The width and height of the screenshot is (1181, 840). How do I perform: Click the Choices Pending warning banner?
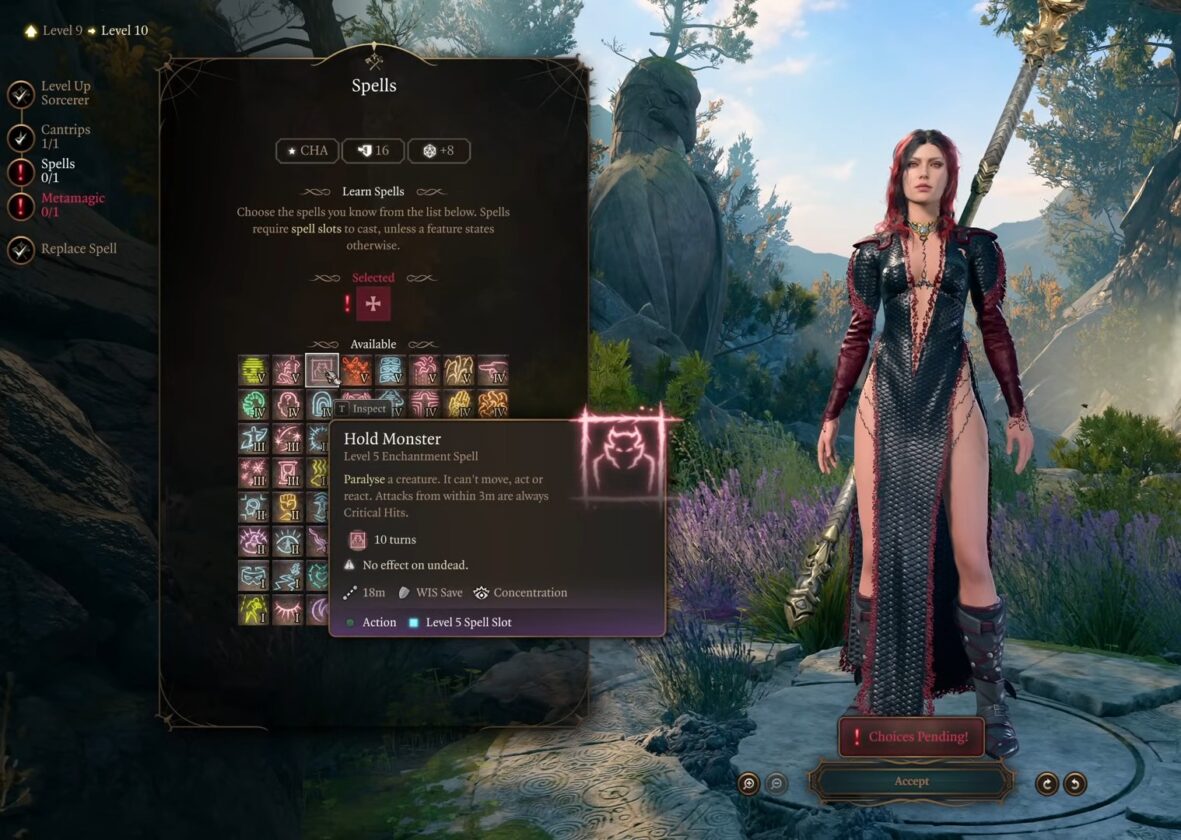(911, 737)
